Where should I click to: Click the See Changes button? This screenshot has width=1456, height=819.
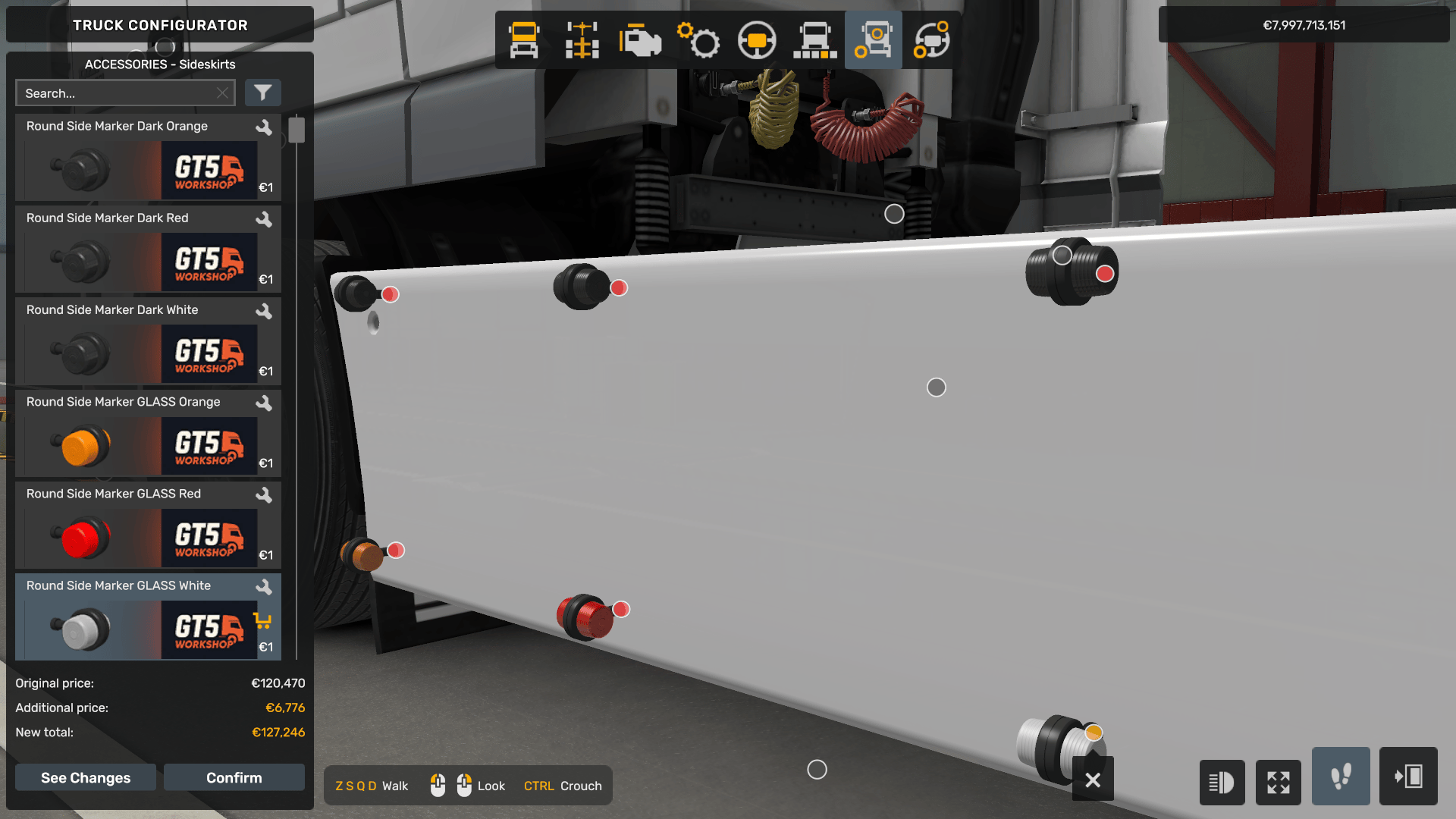[x=85, y=777]
